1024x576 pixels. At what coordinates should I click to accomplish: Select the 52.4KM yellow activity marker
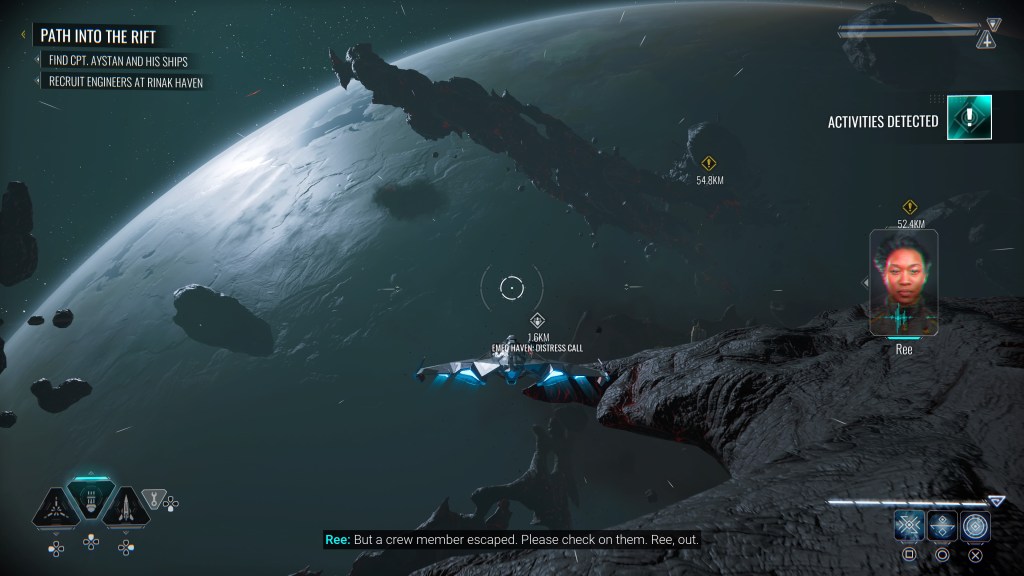[x=910, y=207]
